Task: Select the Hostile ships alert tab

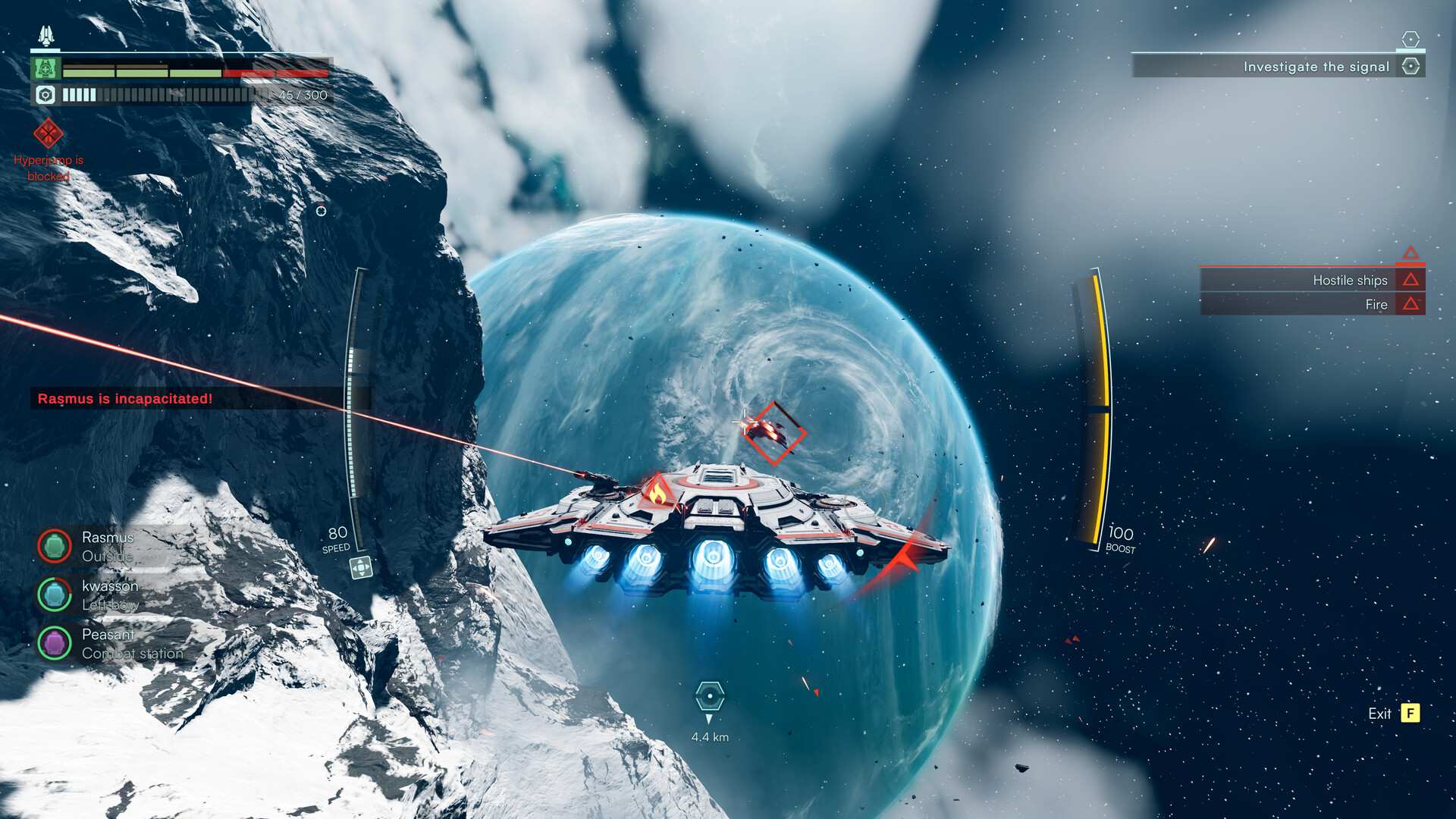Action: 1312,280
